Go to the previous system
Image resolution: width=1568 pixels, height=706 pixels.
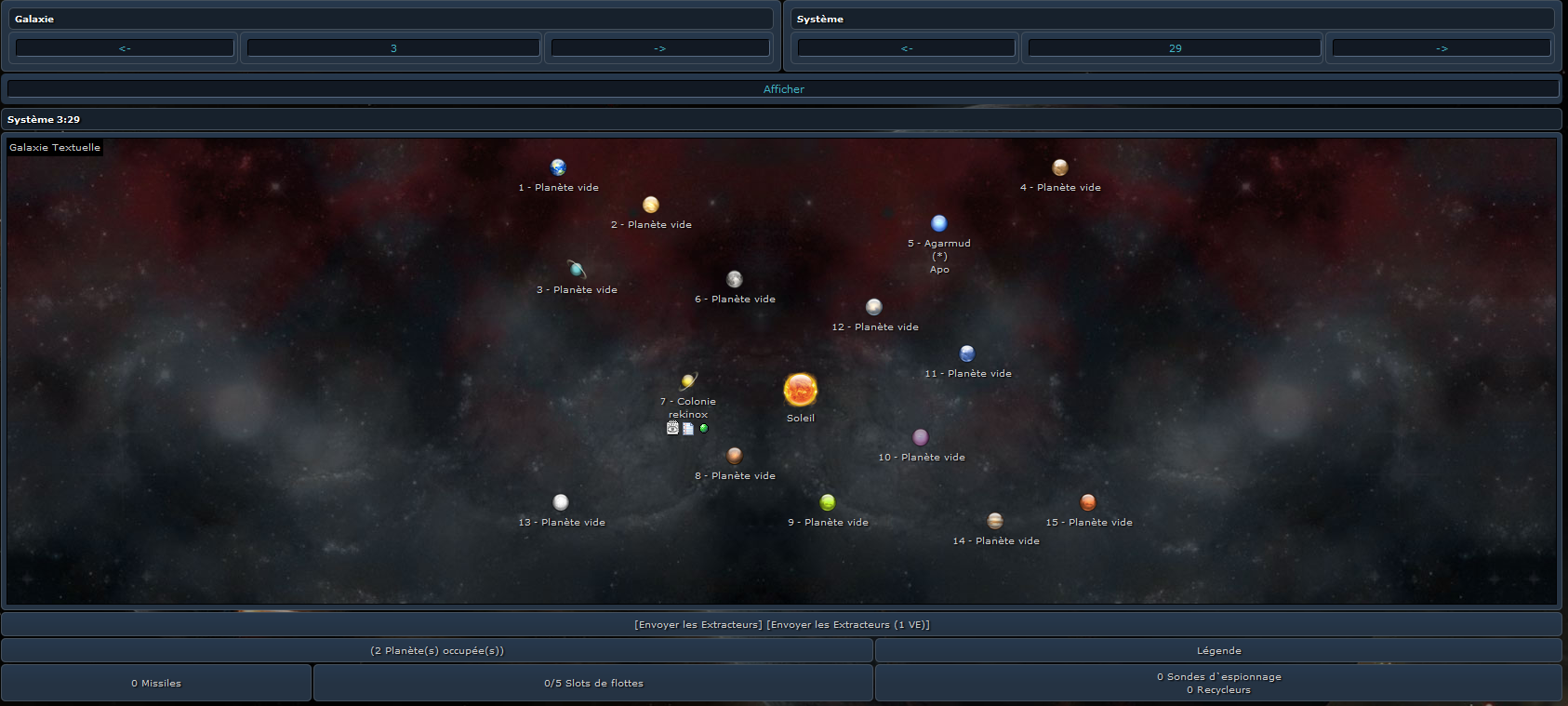(907, 48)
